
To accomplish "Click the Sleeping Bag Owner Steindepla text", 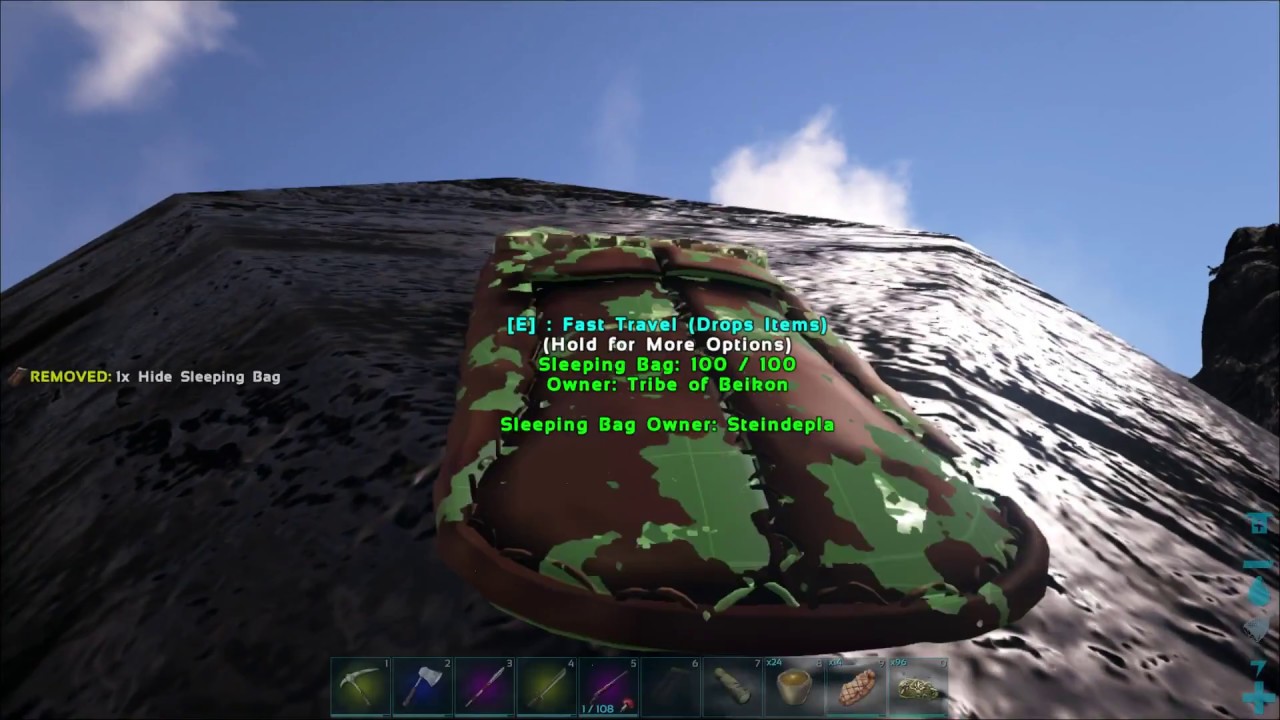I will pyautogui.click(x=666, y=424).
